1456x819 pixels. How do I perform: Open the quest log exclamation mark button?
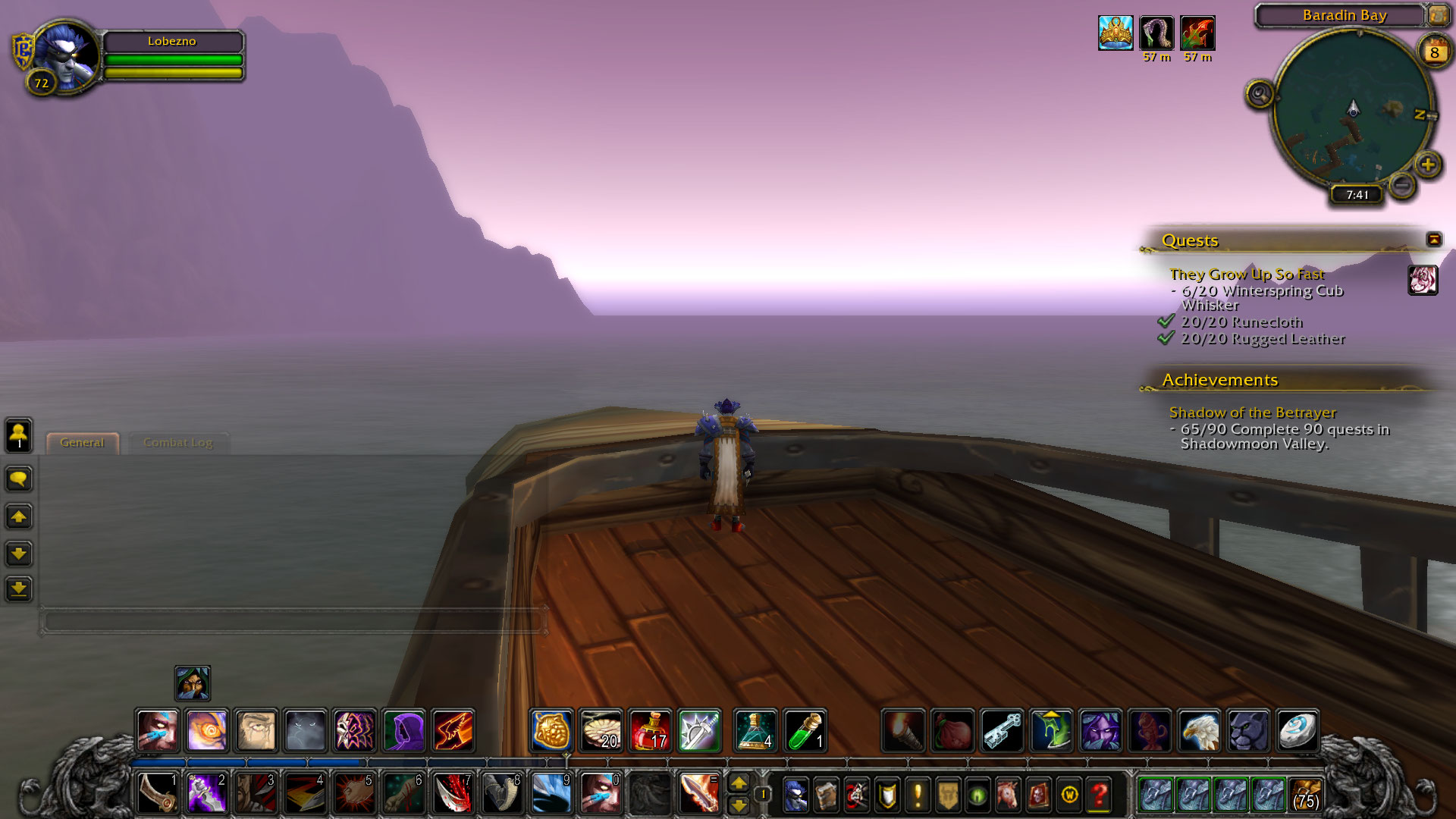point(918,795)
